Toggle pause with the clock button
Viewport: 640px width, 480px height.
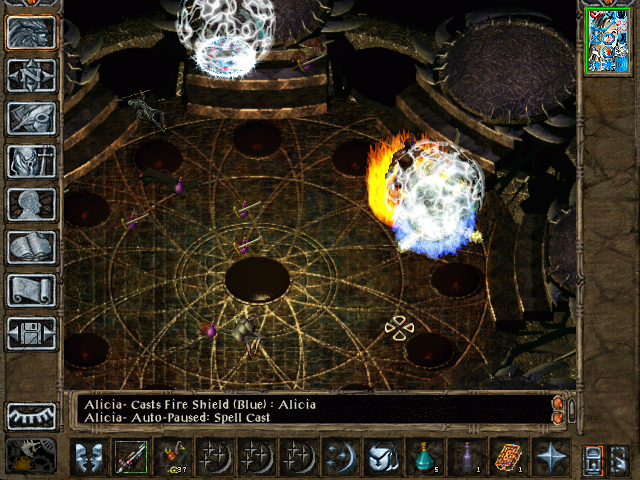31,456
